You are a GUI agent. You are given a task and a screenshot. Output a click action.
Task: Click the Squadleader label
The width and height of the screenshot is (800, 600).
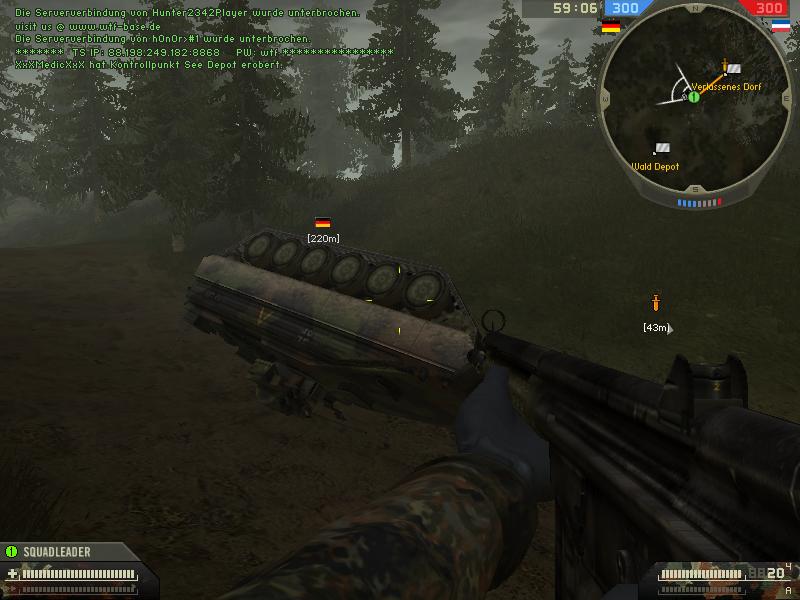tap(56, 551)
